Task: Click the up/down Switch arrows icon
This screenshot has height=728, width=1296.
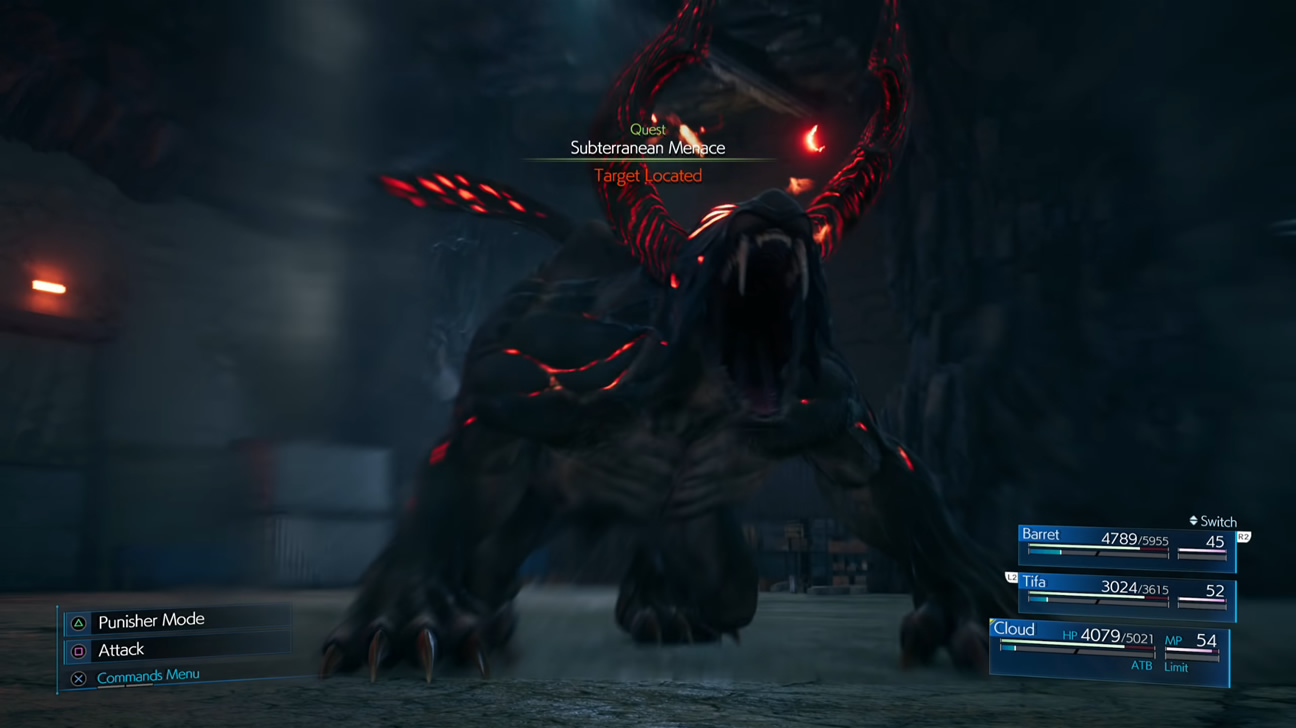Action: [x=1193, y=521]
